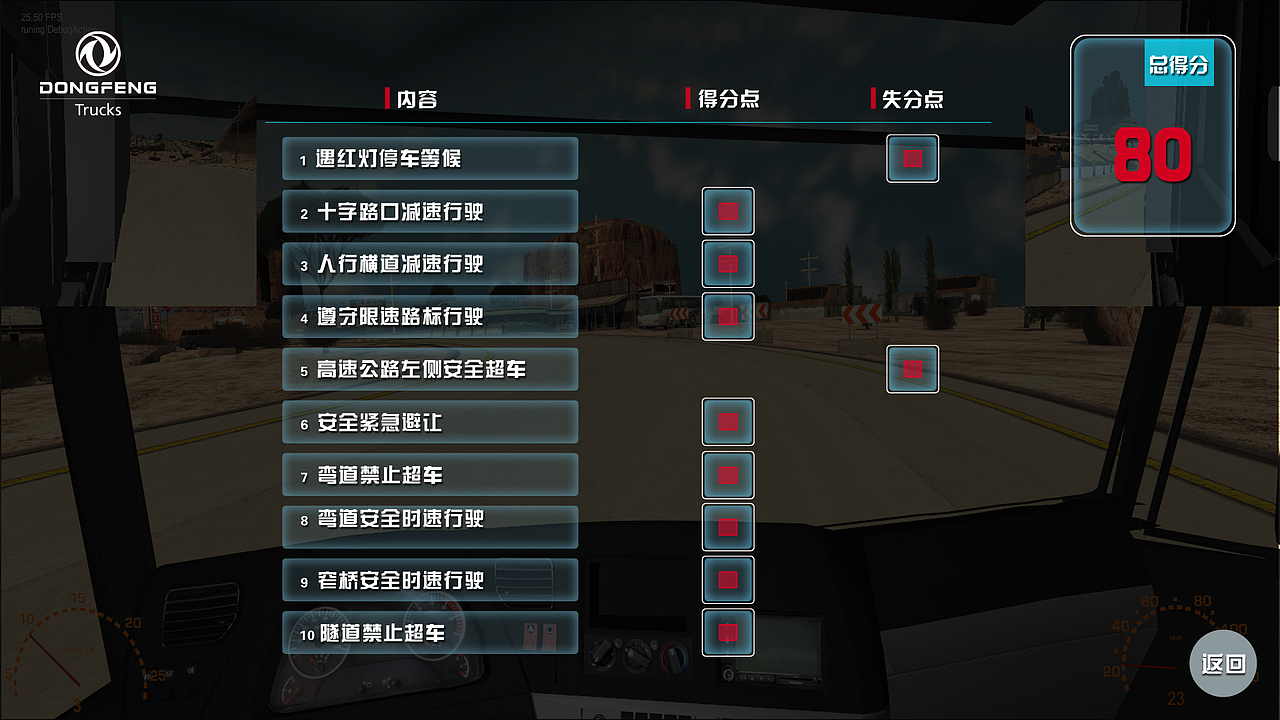1280x720 pixels.
Task: Click the score marker next to 安全紧急避让
Action: click(x=728, y=422)
